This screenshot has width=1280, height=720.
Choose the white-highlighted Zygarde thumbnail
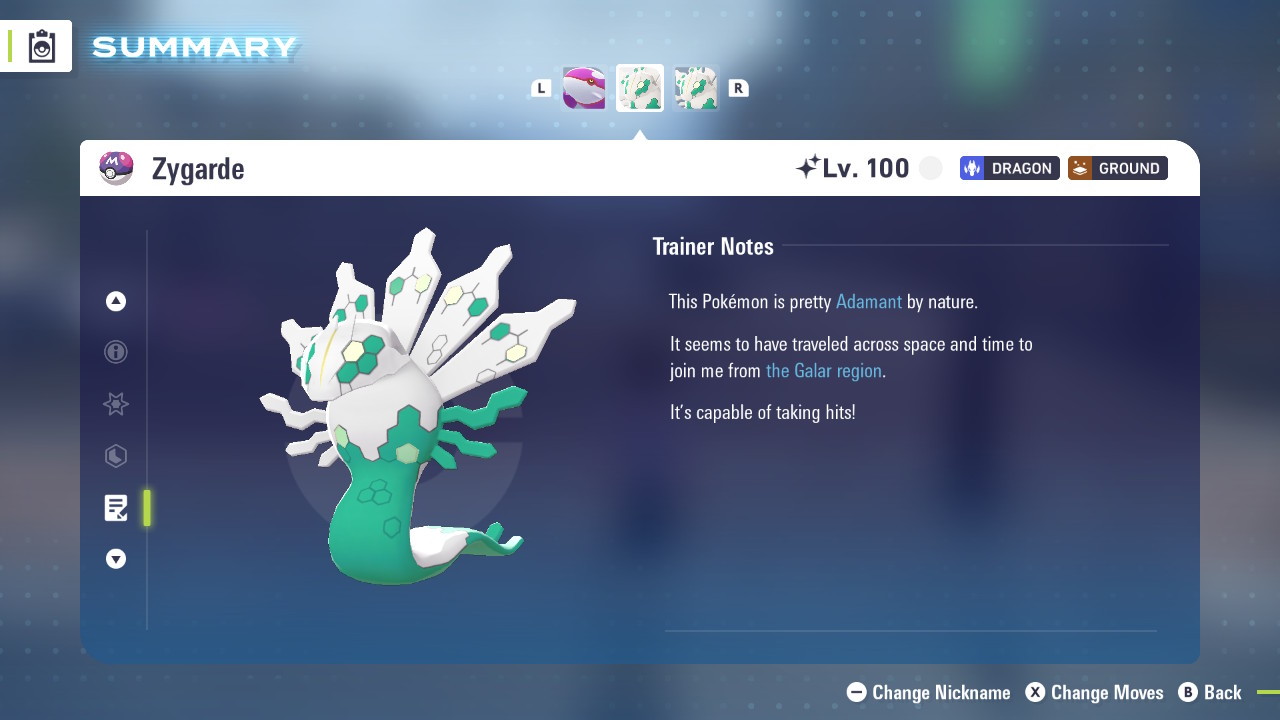pyautogui.click(x=640, y=88)
